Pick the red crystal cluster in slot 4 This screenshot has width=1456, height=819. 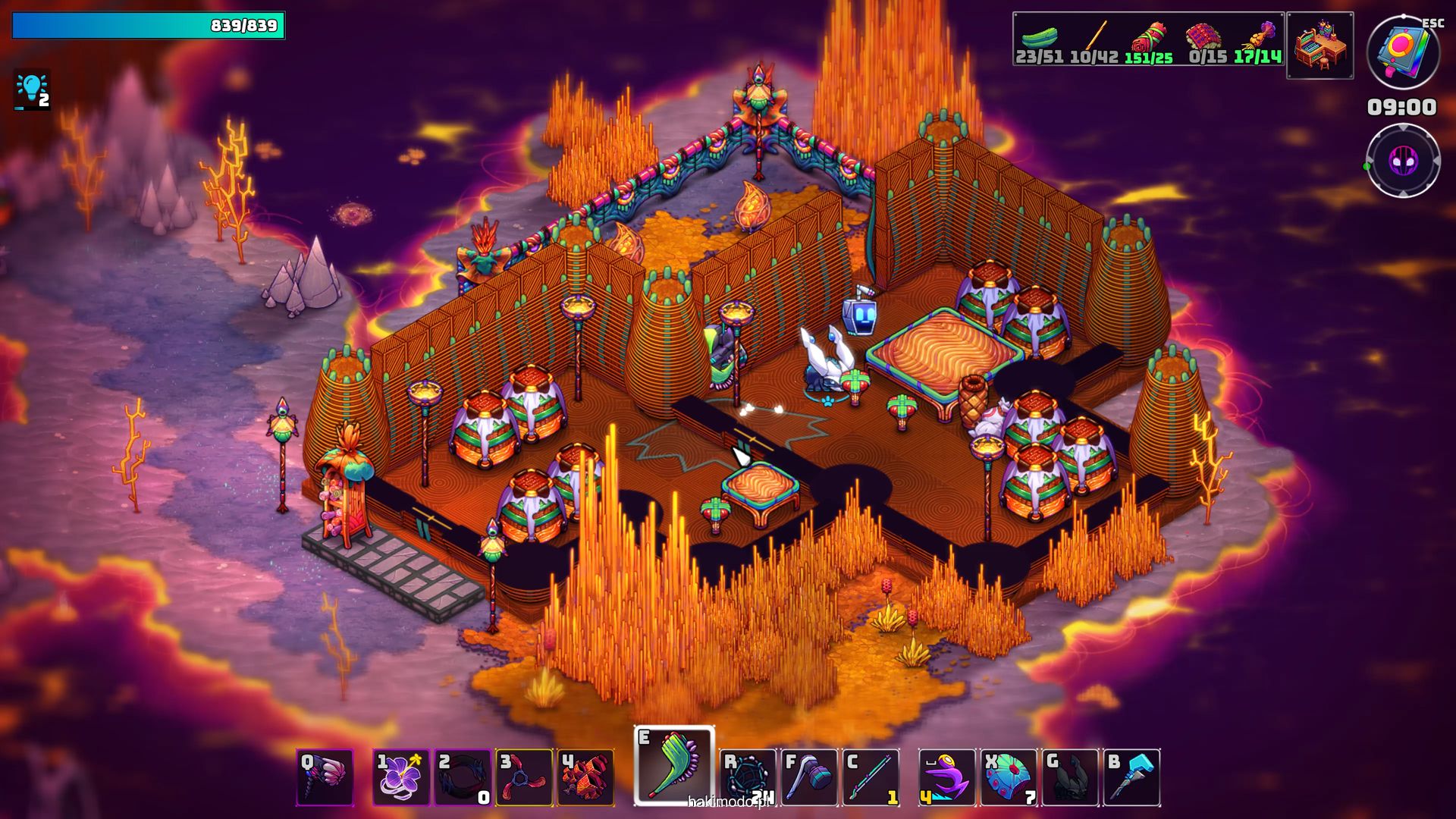point(585,777)
